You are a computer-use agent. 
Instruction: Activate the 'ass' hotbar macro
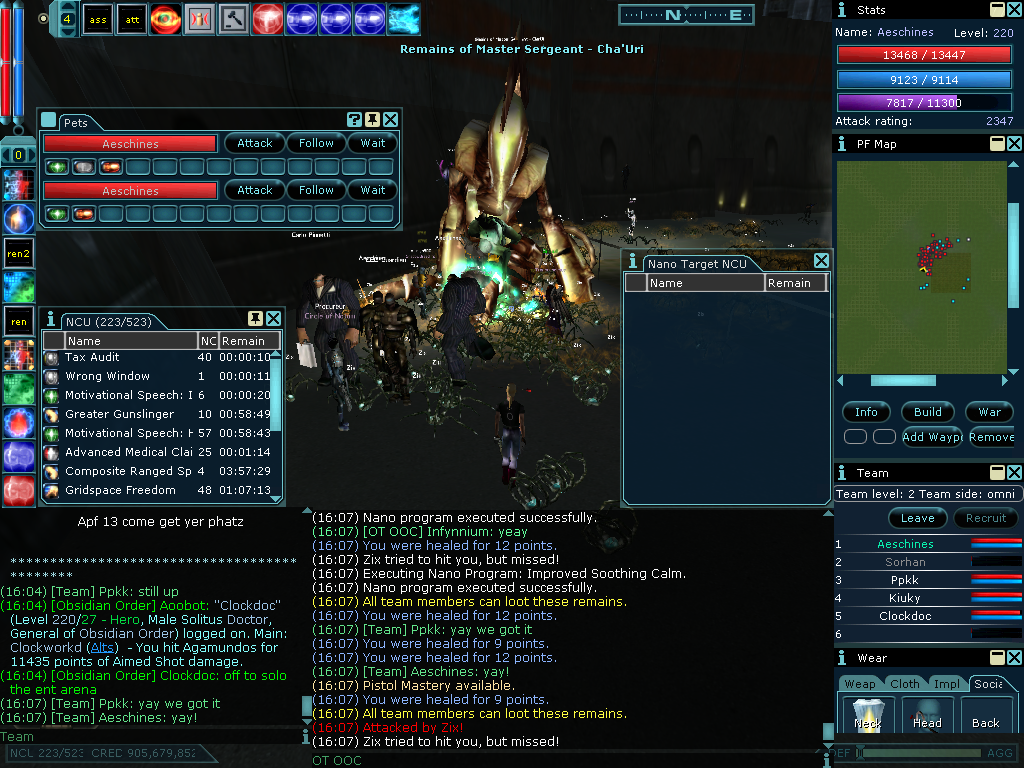(97, 19)
